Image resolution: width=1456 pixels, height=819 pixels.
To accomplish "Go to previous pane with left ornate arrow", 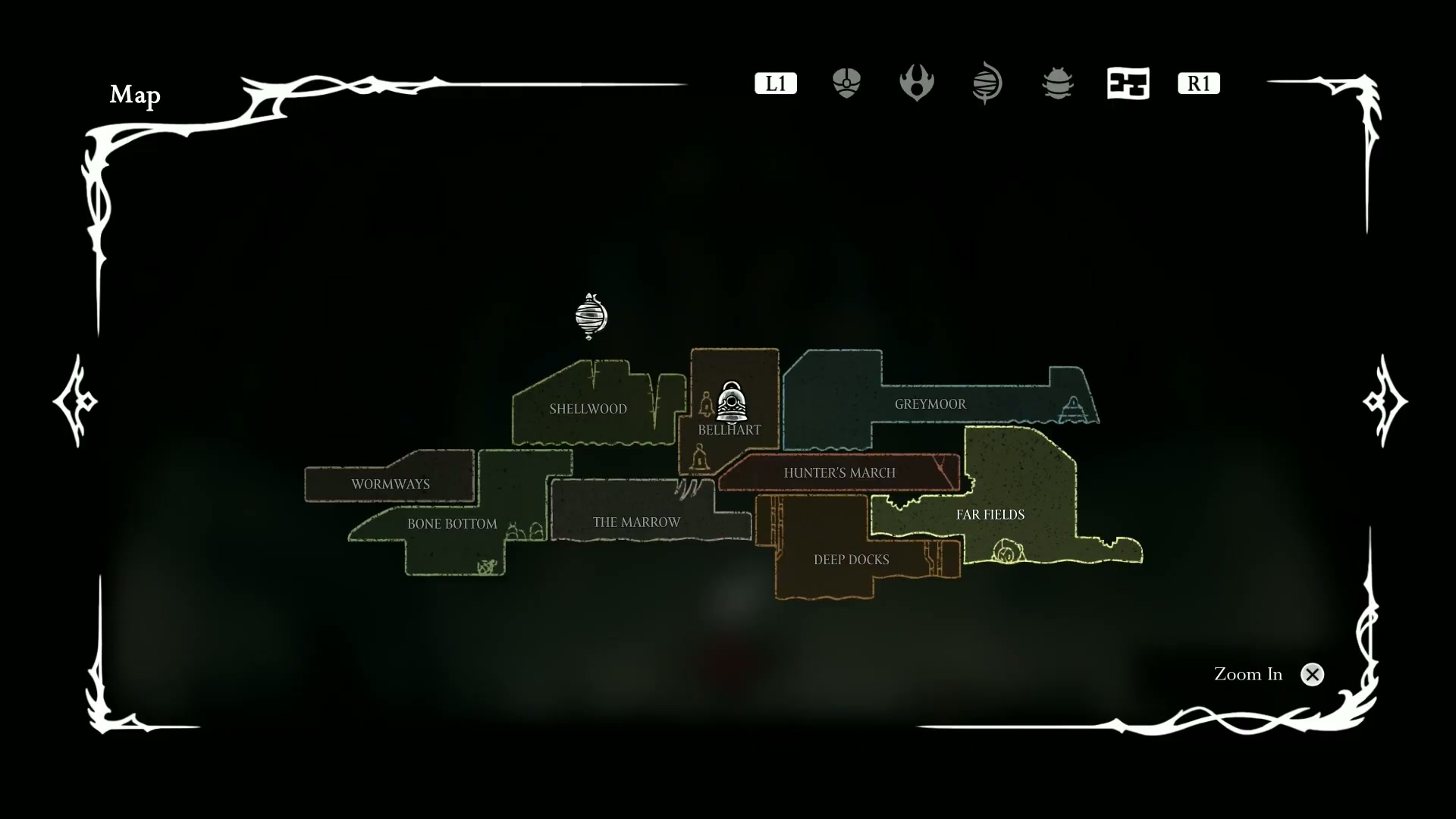I will (x=75, y=400).
